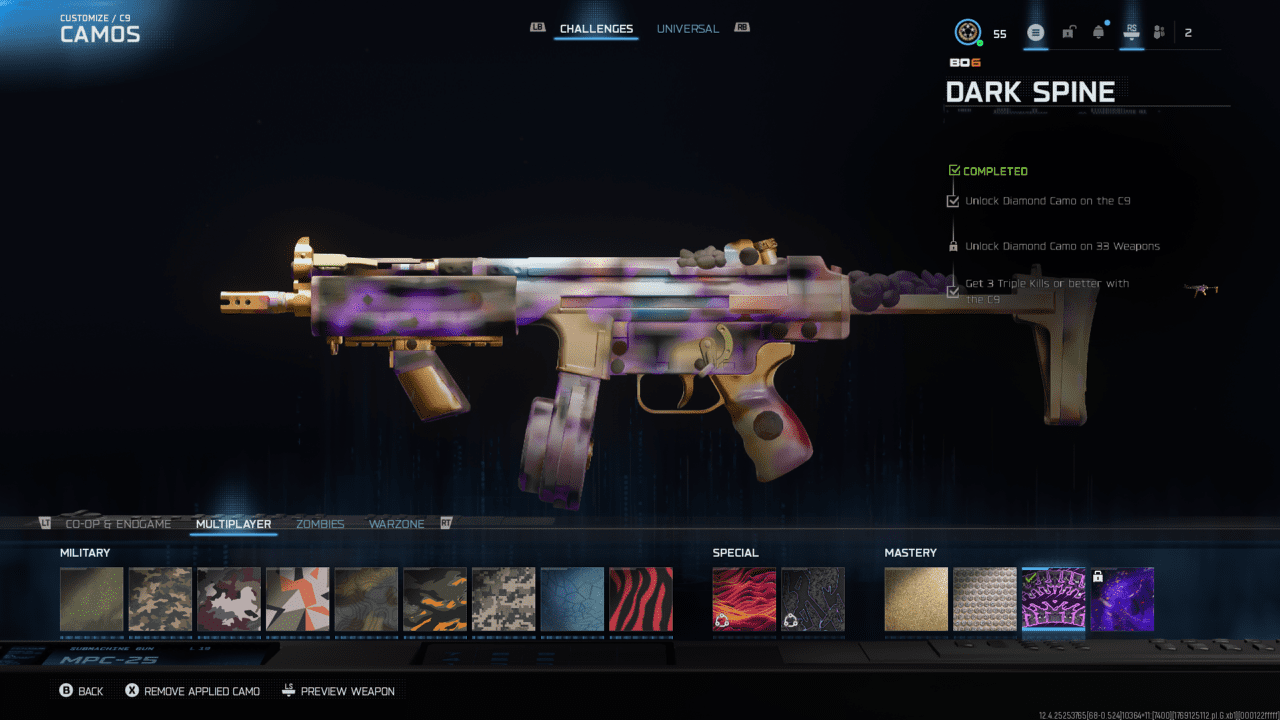This screenshot has width=1280, height=720.
Task: Choose the locked purple mastery camo
Action: (x=1122, y=599)
